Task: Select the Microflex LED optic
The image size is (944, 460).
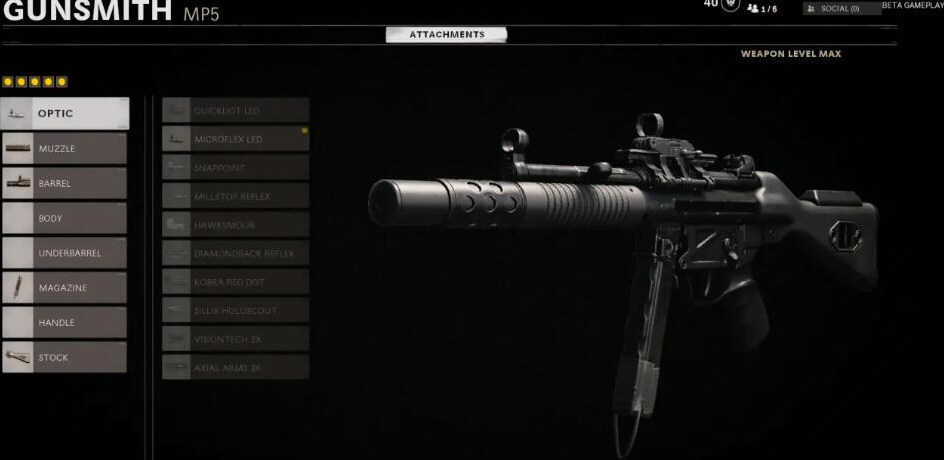Action: coord(236,139)
